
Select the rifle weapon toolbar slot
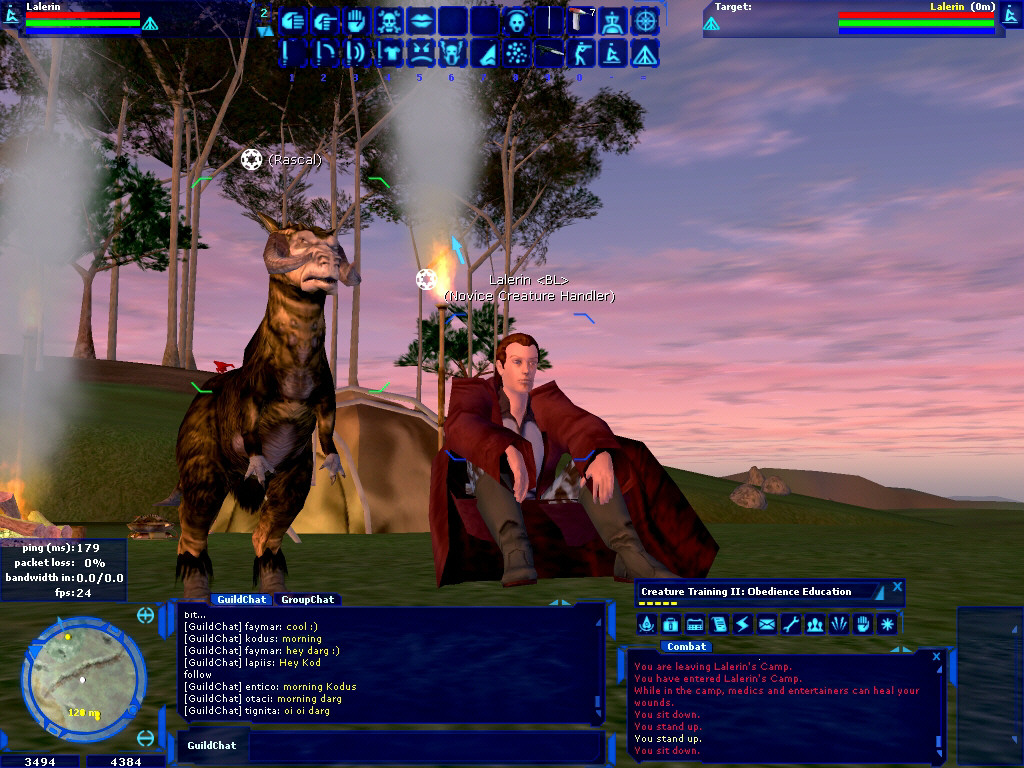pos(550,52)
